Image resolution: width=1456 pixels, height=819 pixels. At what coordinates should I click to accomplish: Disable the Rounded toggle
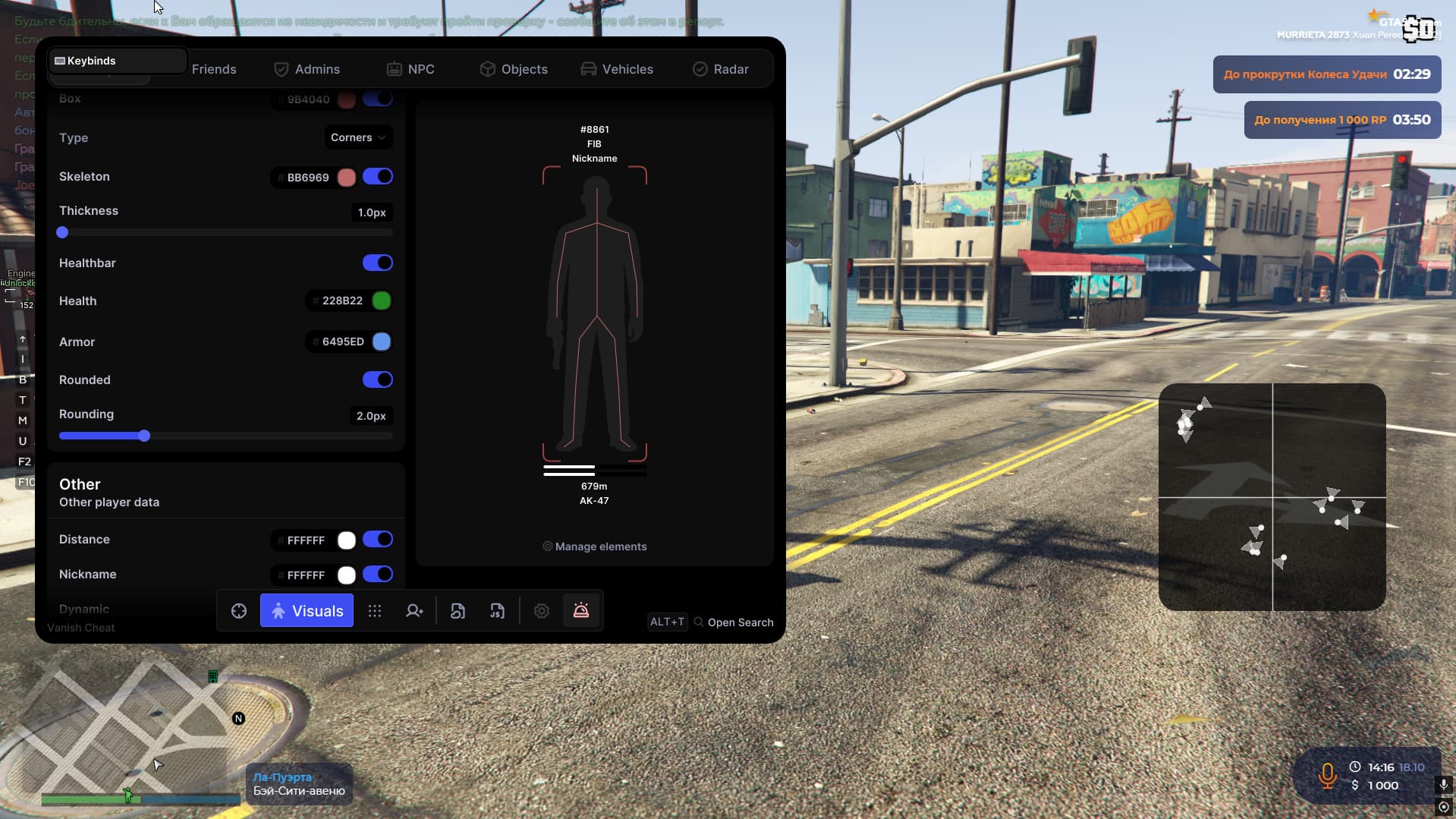point(377,380)
